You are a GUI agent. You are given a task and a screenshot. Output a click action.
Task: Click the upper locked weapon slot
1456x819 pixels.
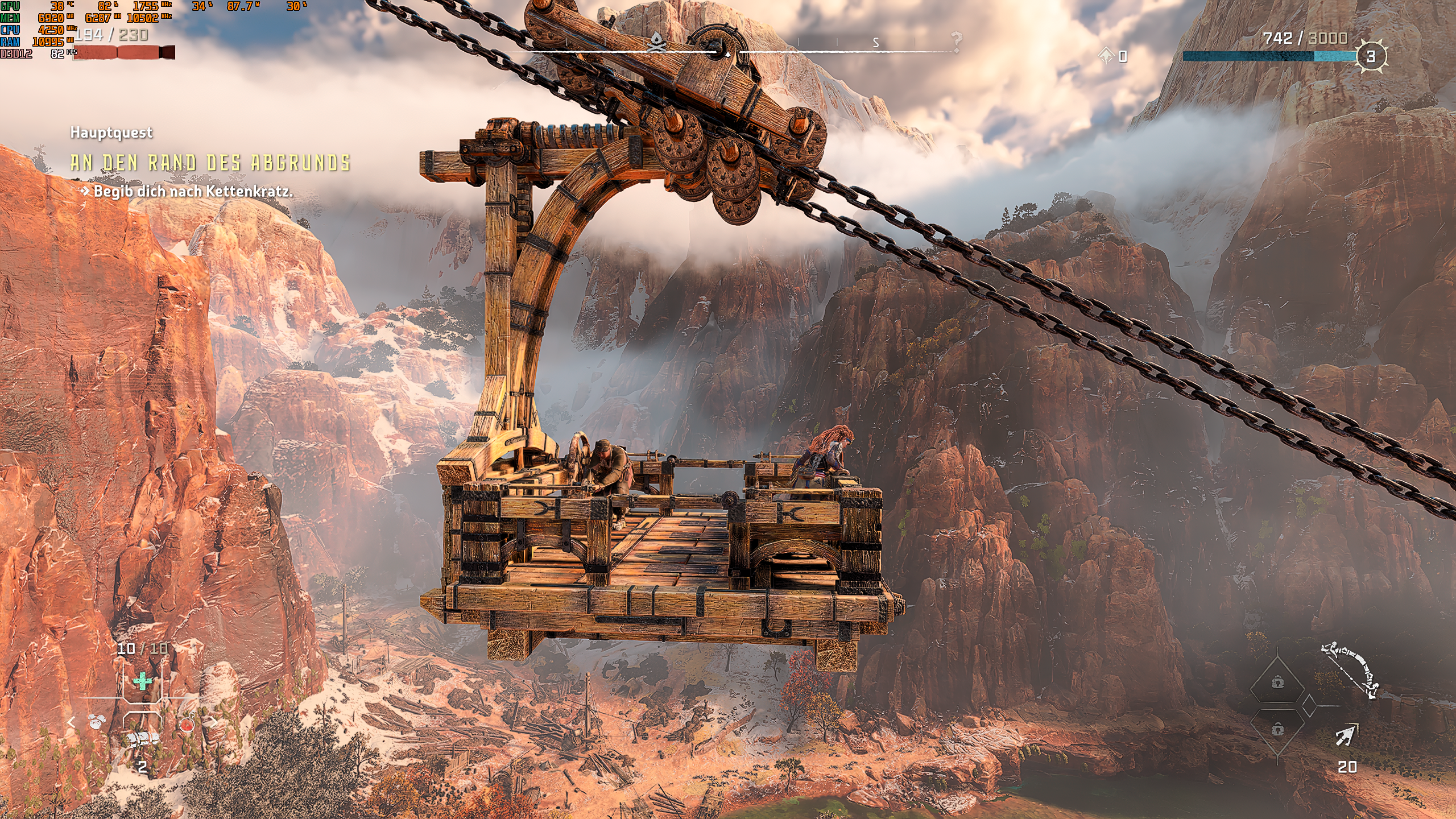(x=1277, y=682)
